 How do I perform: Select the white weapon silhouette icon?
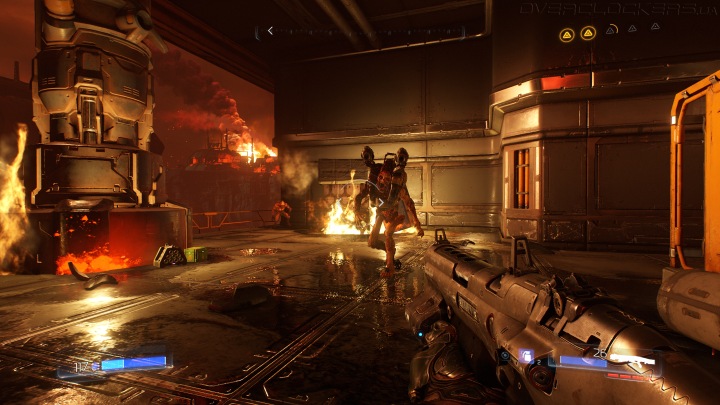633,359
